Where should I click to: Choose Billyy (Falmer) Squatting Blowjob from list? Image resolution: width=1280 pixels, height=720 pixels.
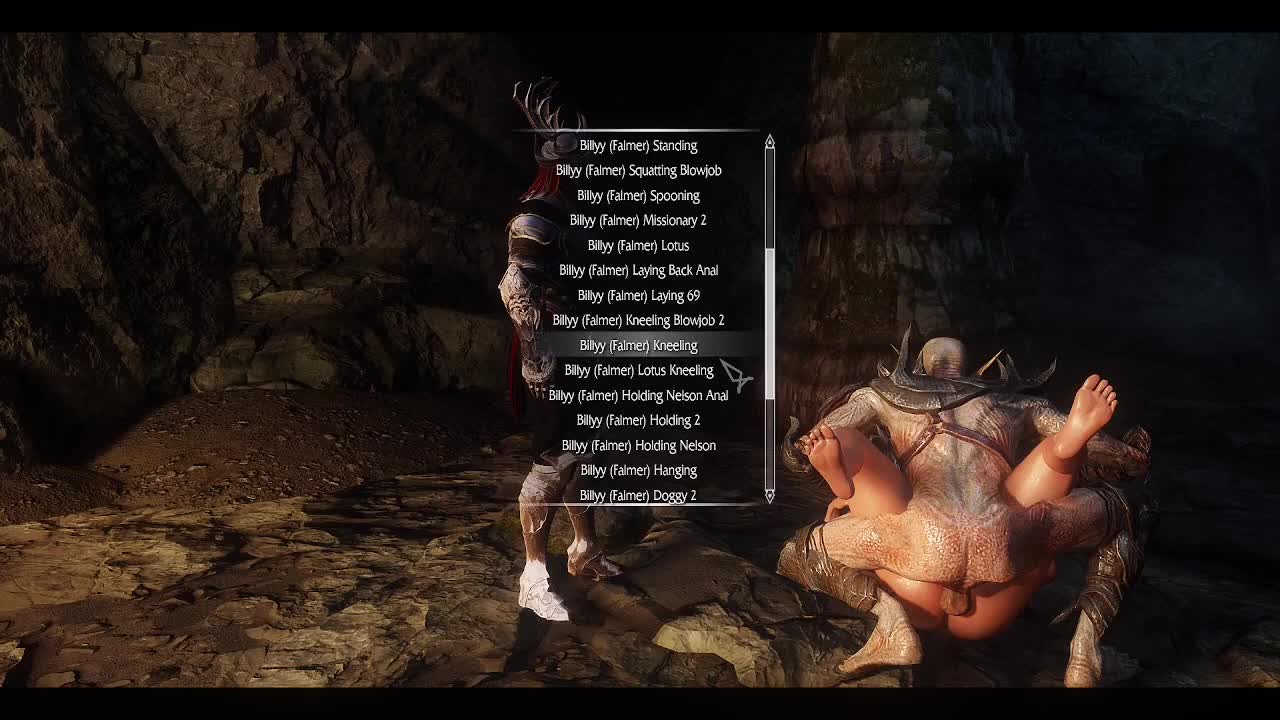(638, 171)
